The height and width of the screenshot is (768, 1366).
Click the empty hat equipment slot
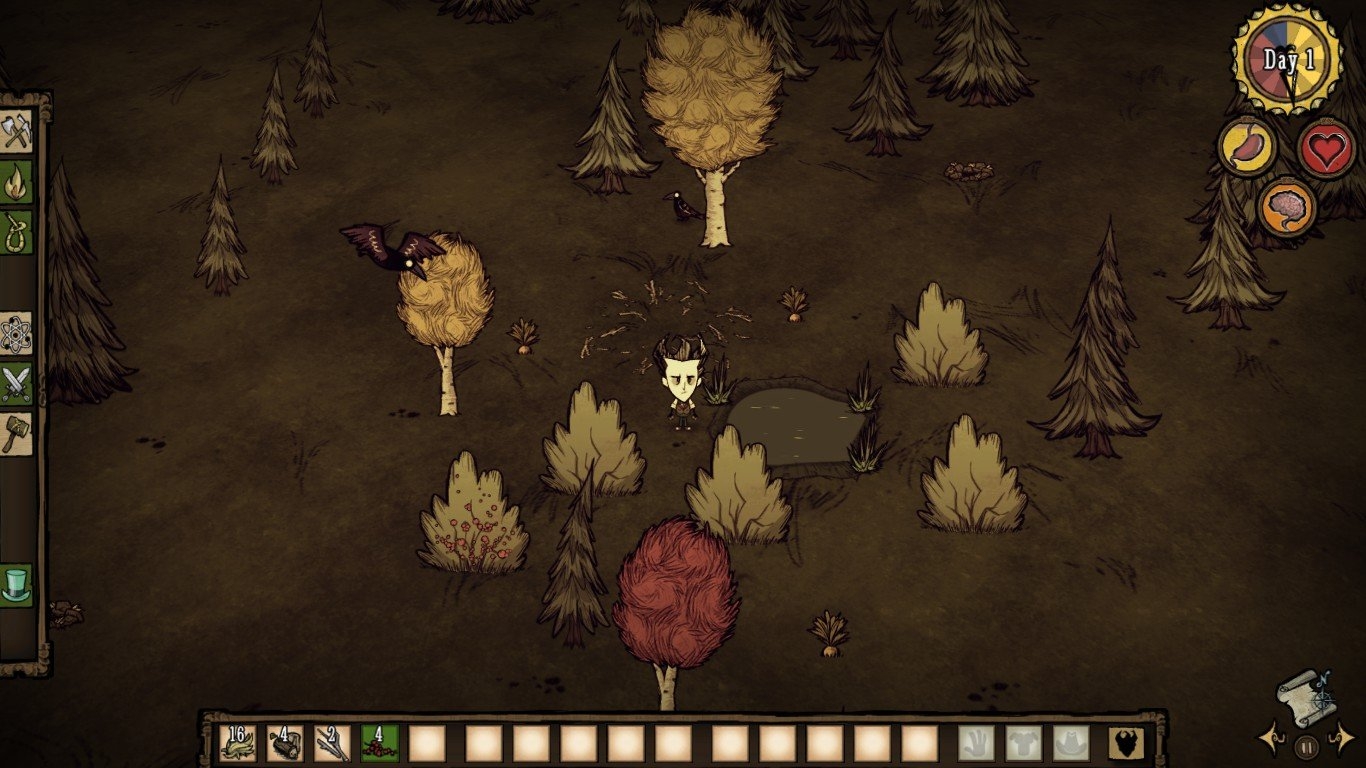click(x=1071, y=743)
